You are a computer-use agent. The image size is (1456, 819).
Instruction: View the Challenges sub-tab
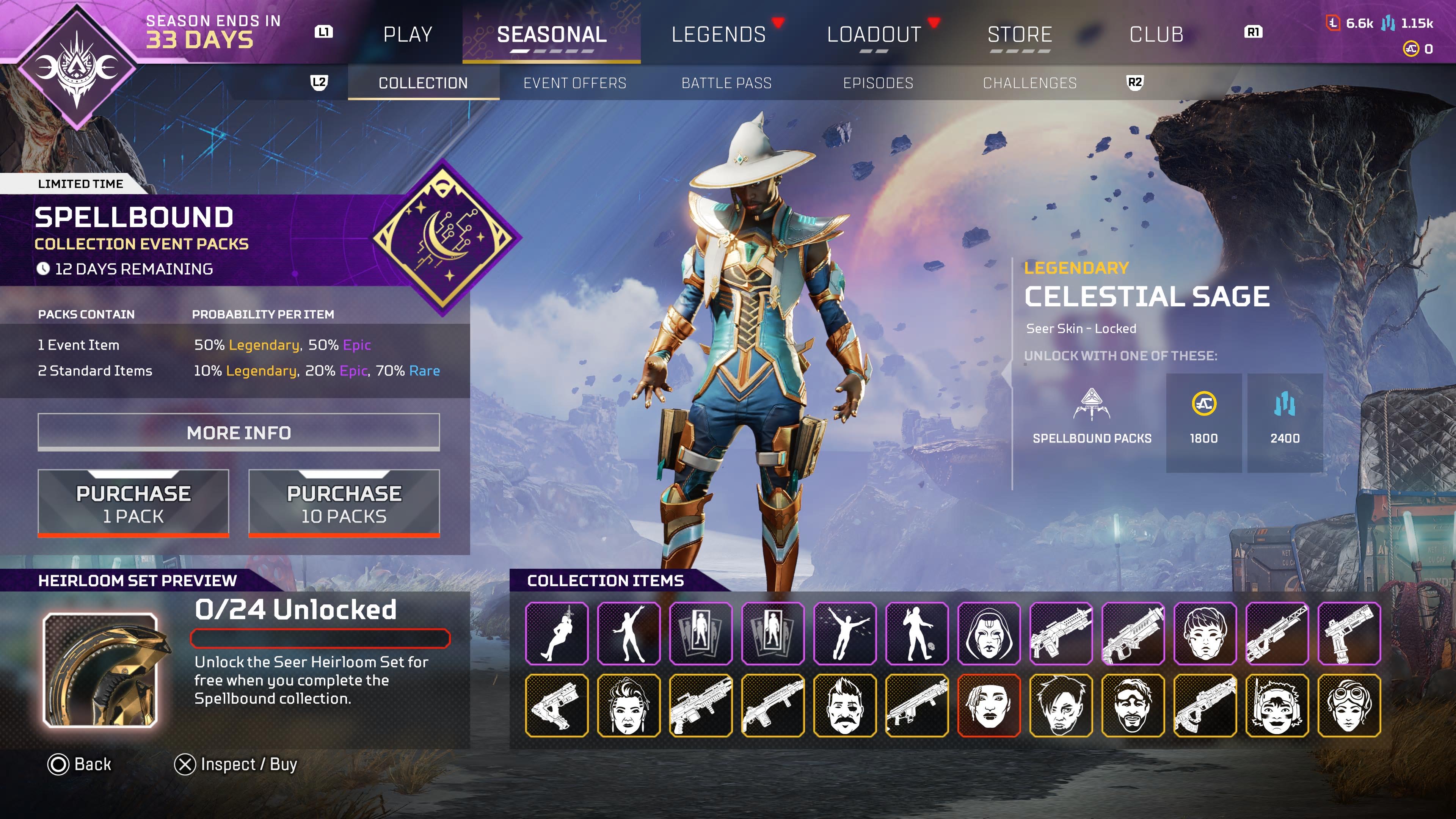pos(1029,83)
